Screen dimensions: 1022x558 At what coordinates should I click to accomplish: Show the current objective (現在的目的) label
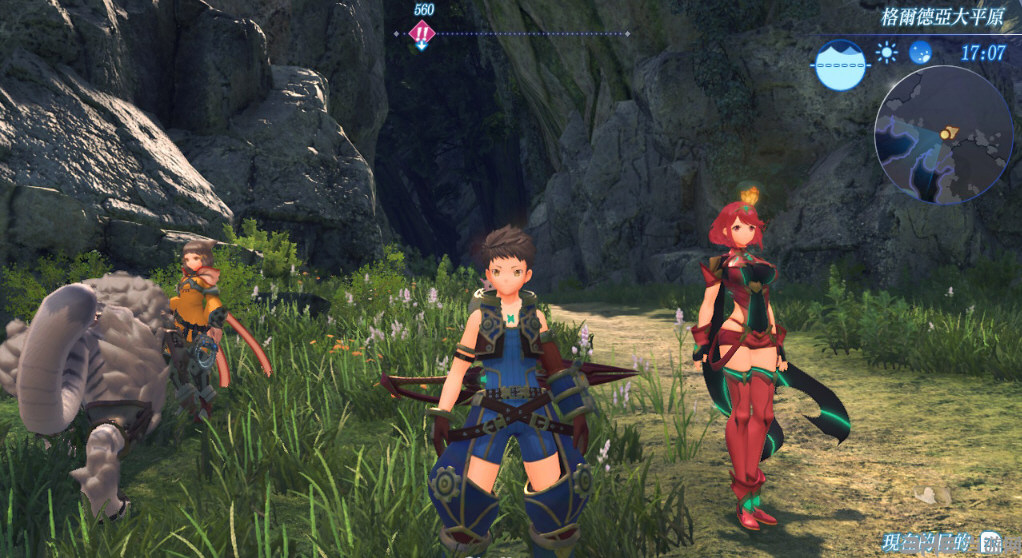point(925,543)
